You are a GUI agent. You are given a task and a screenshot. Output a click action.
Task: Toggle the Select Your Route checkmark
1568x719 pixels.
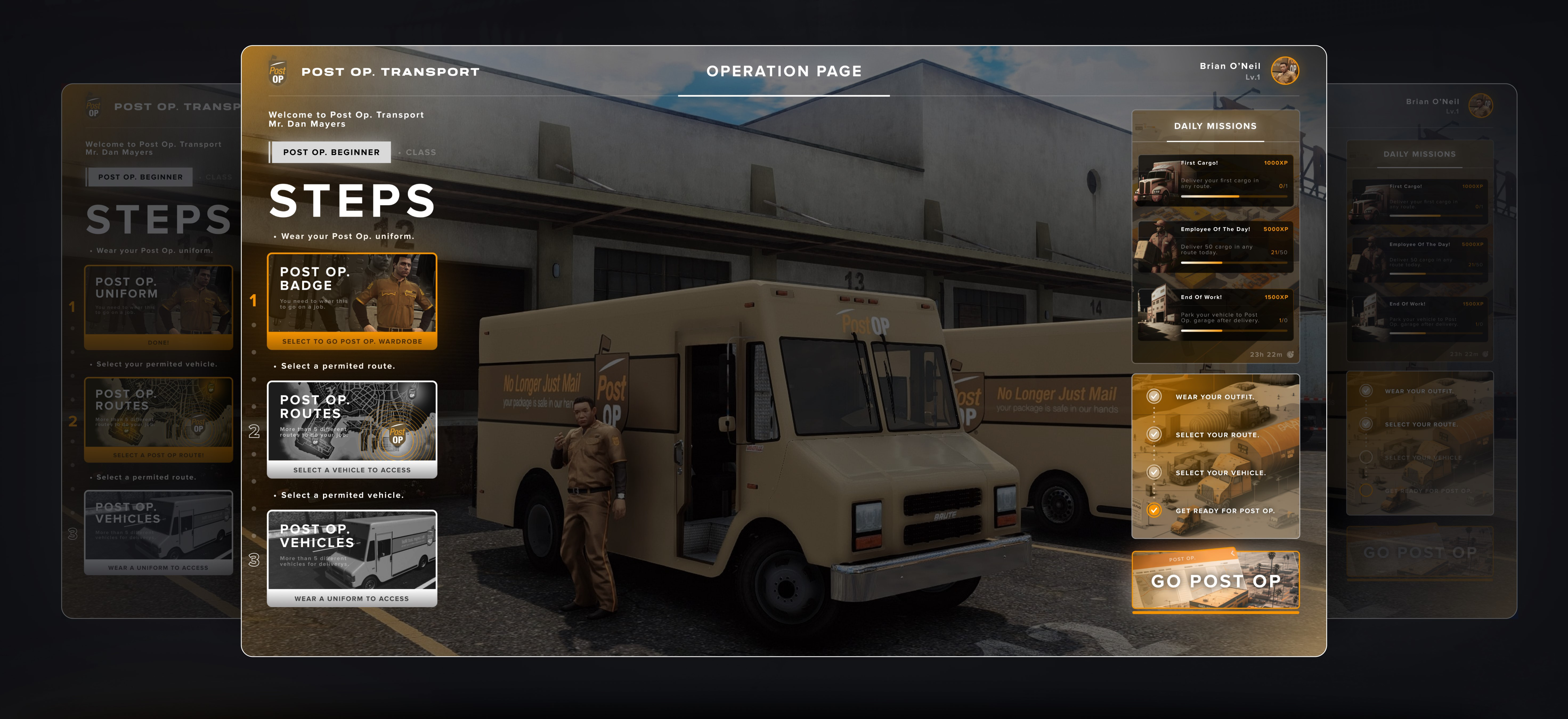click(x=1153, y=434)
